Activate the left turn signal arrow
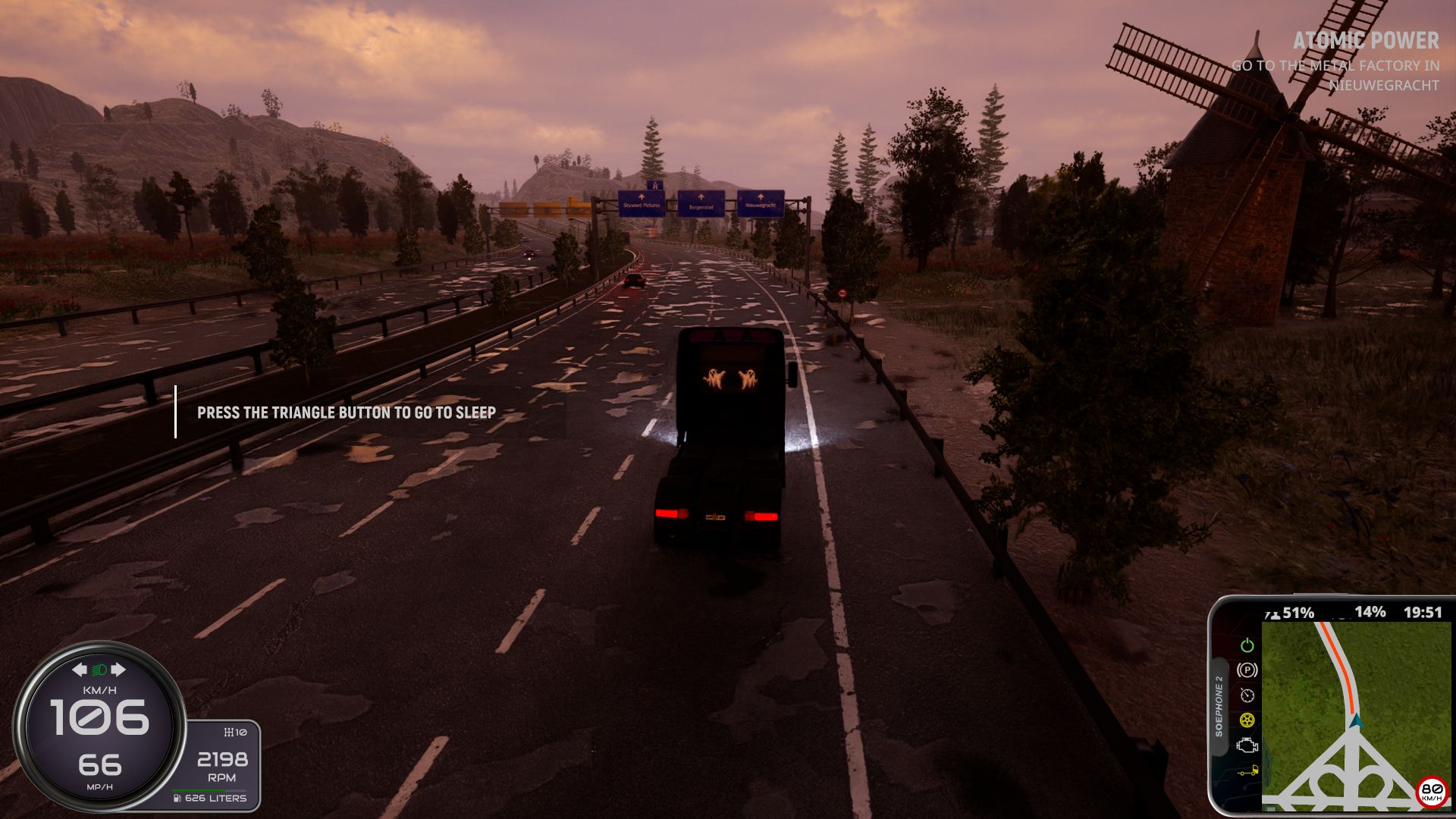1456x819 pixels. click(x=80, y=670)
